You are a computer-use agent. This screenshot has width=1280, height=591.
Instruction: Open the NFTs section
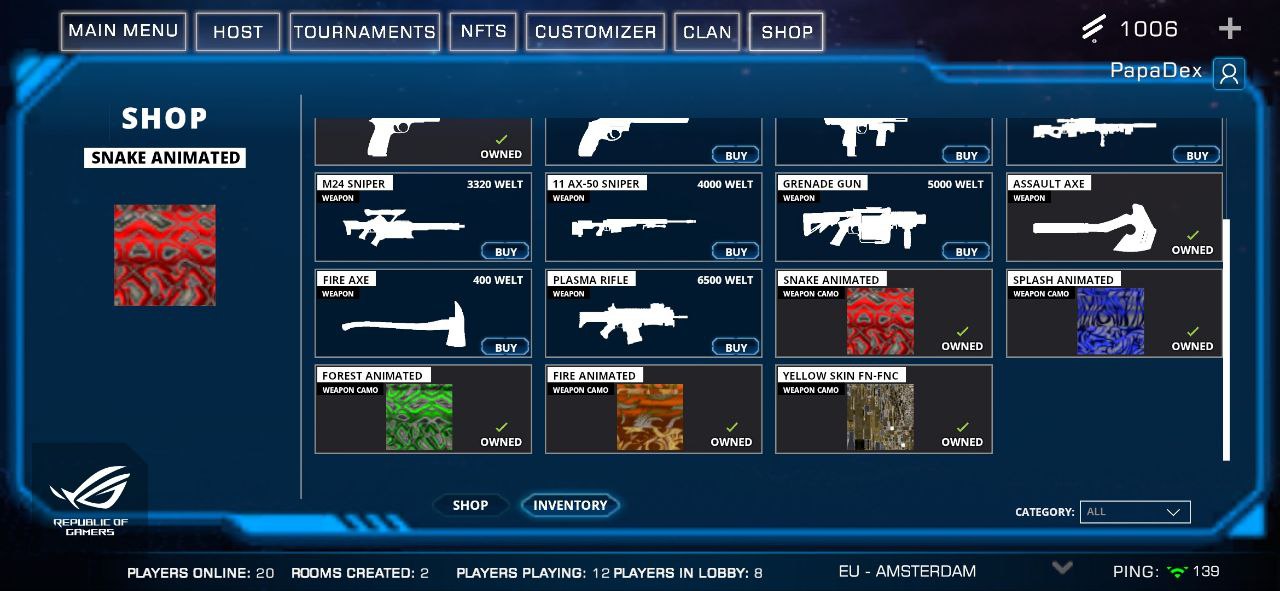tap(483, 32)
